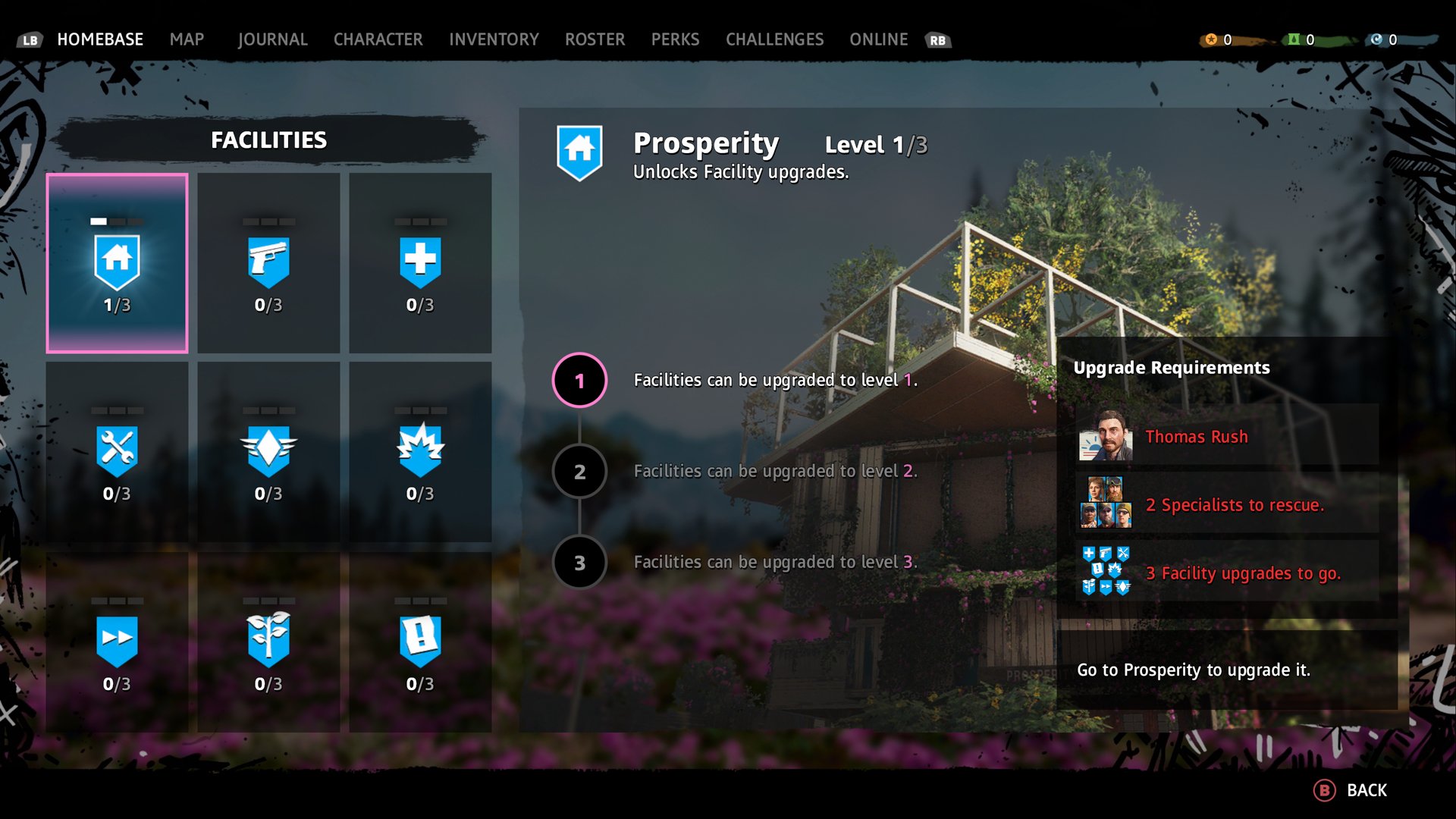Choose the plant sprout facility tile
This screenshot has height=819, width=1456.
[x=268, y=642]
